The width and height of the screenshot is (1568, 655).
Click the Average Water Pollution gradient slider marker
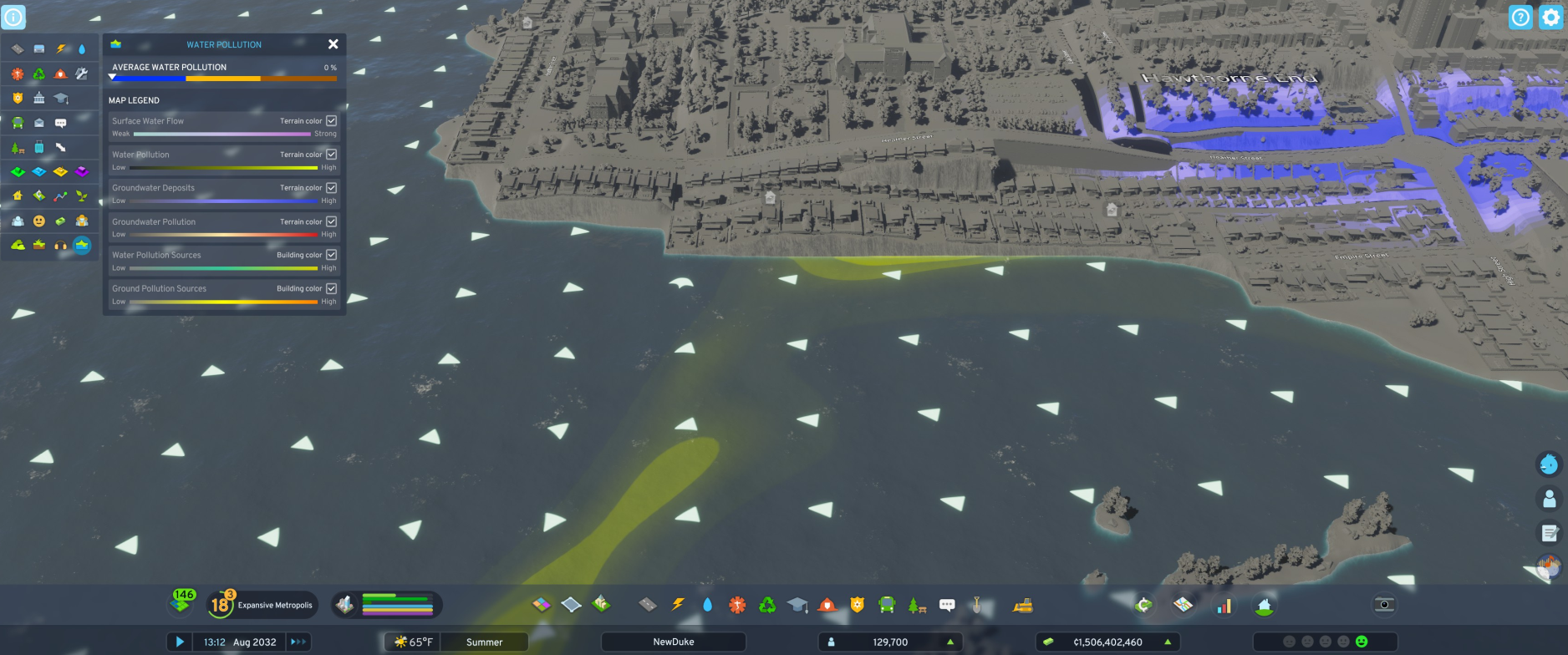point(112,77)
